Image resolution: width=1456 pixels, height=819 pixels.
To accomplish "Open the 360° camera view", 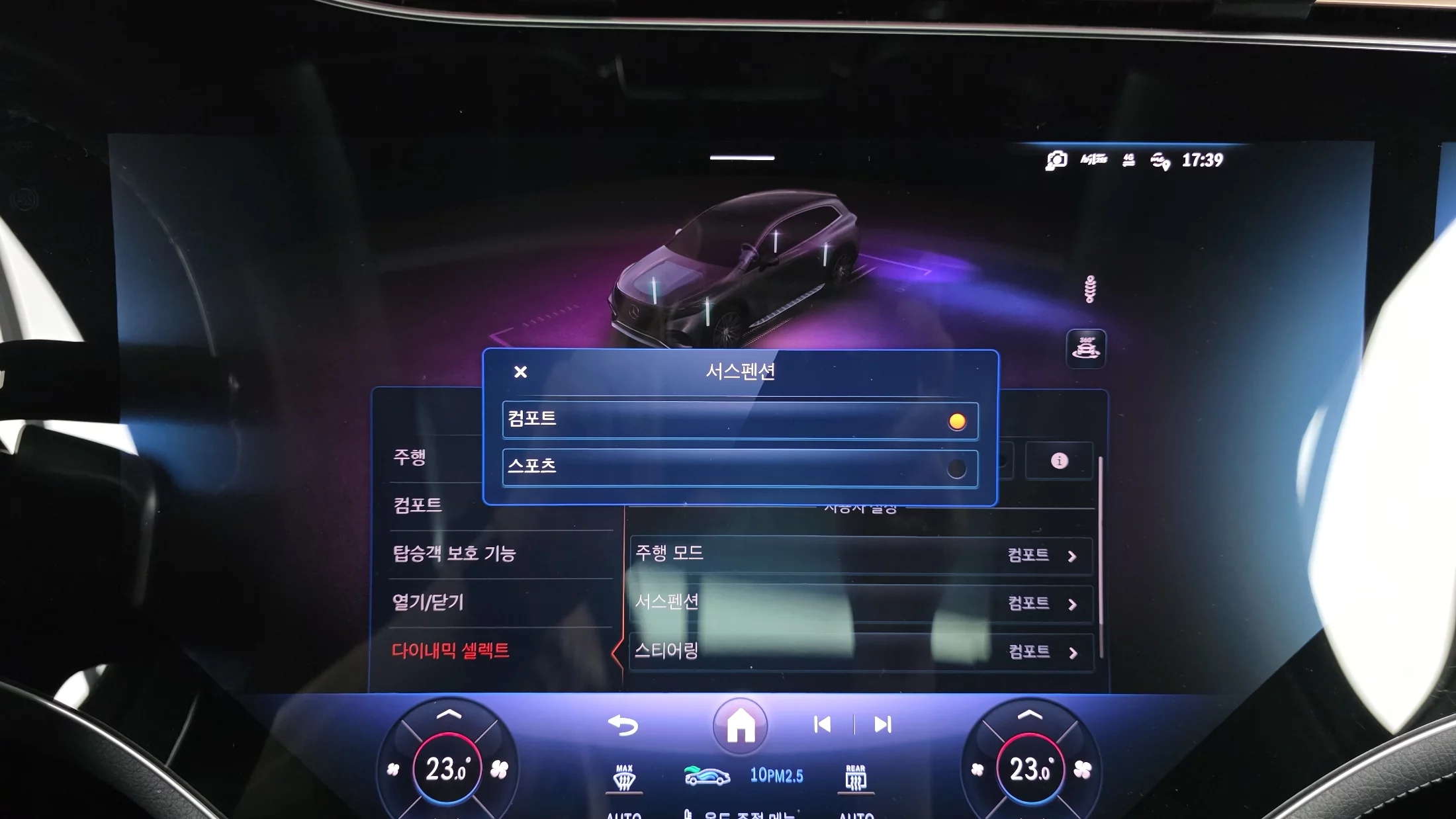I will (1086, 349).
